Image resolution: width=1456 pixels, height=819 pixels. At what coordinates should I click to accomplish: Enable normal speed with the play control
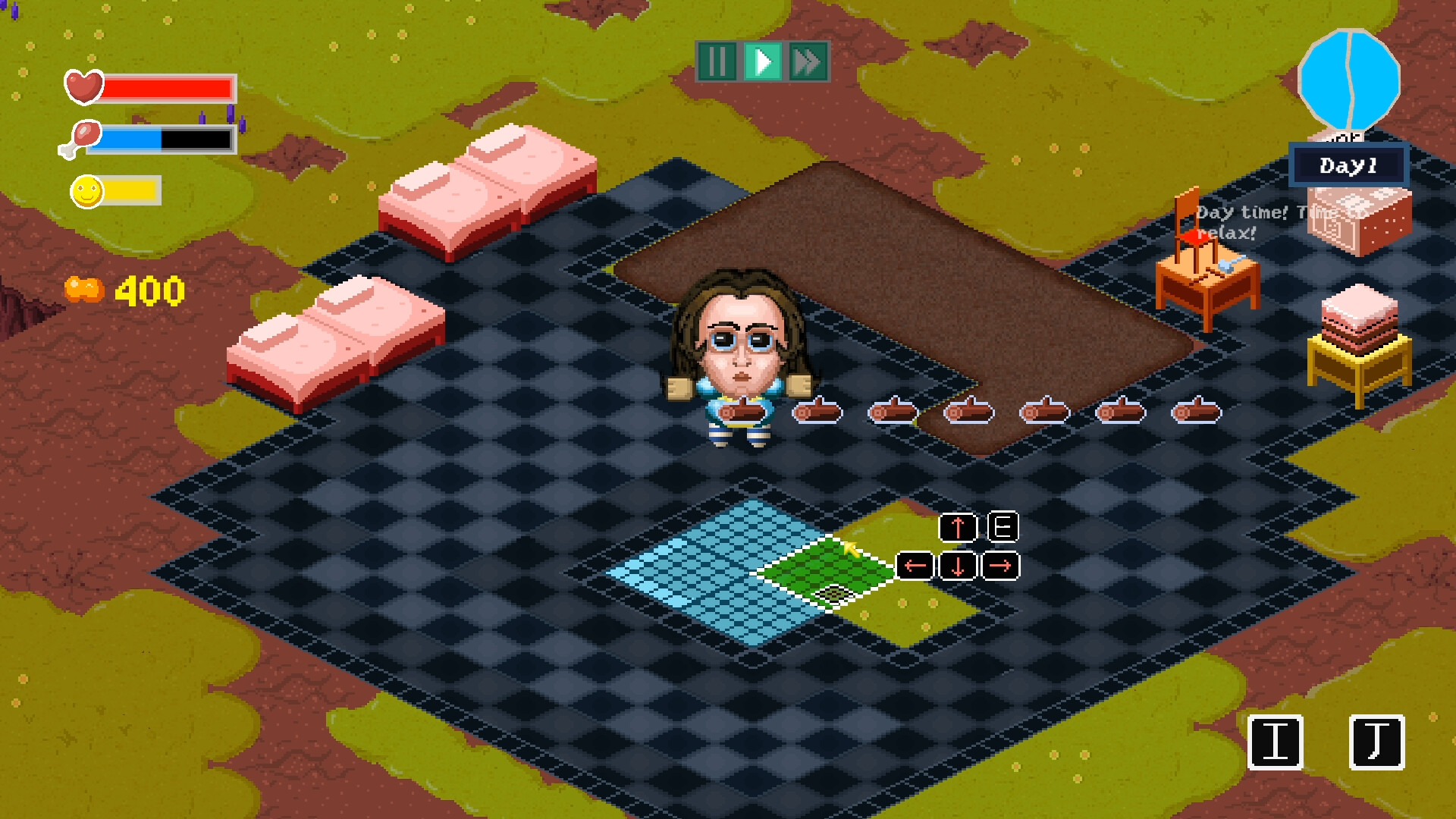763,62
